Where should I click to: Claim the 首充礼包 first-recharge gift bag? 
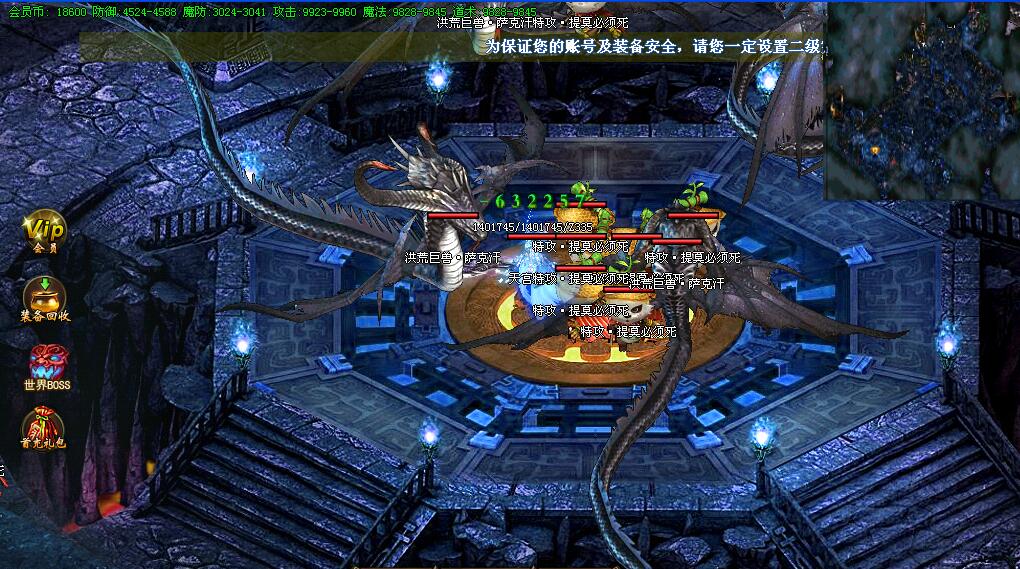tap(44, 426)
